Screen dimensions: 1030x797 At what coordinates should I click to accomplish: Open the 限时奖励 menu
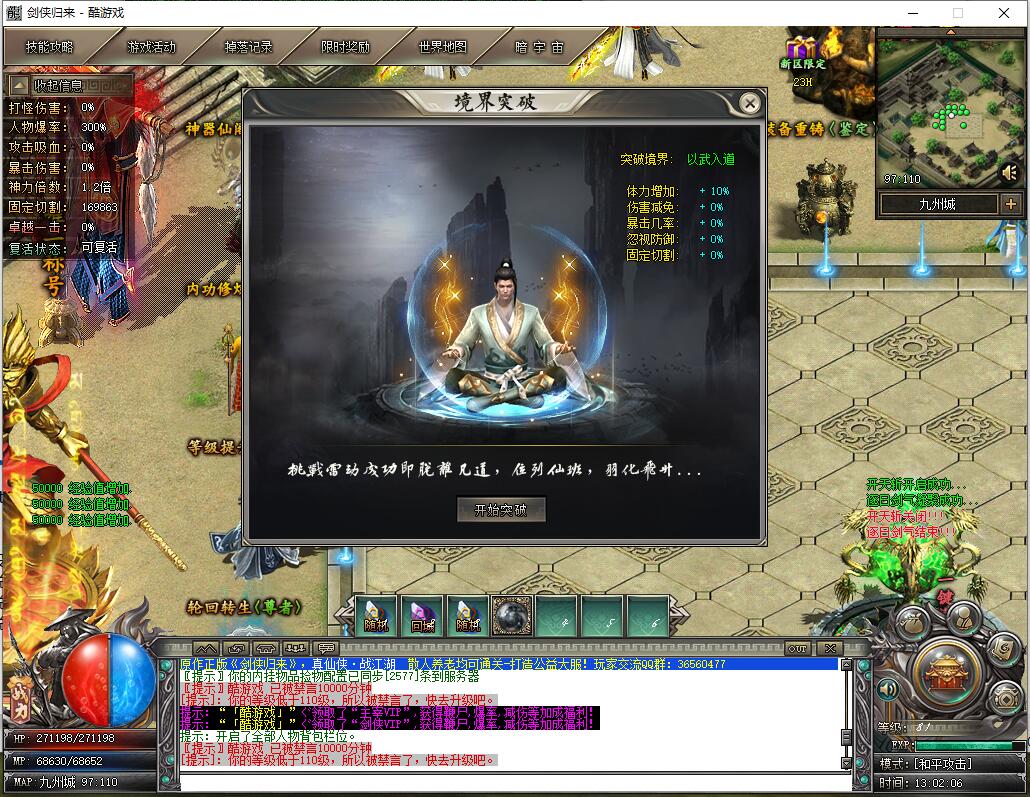[345, 47]
